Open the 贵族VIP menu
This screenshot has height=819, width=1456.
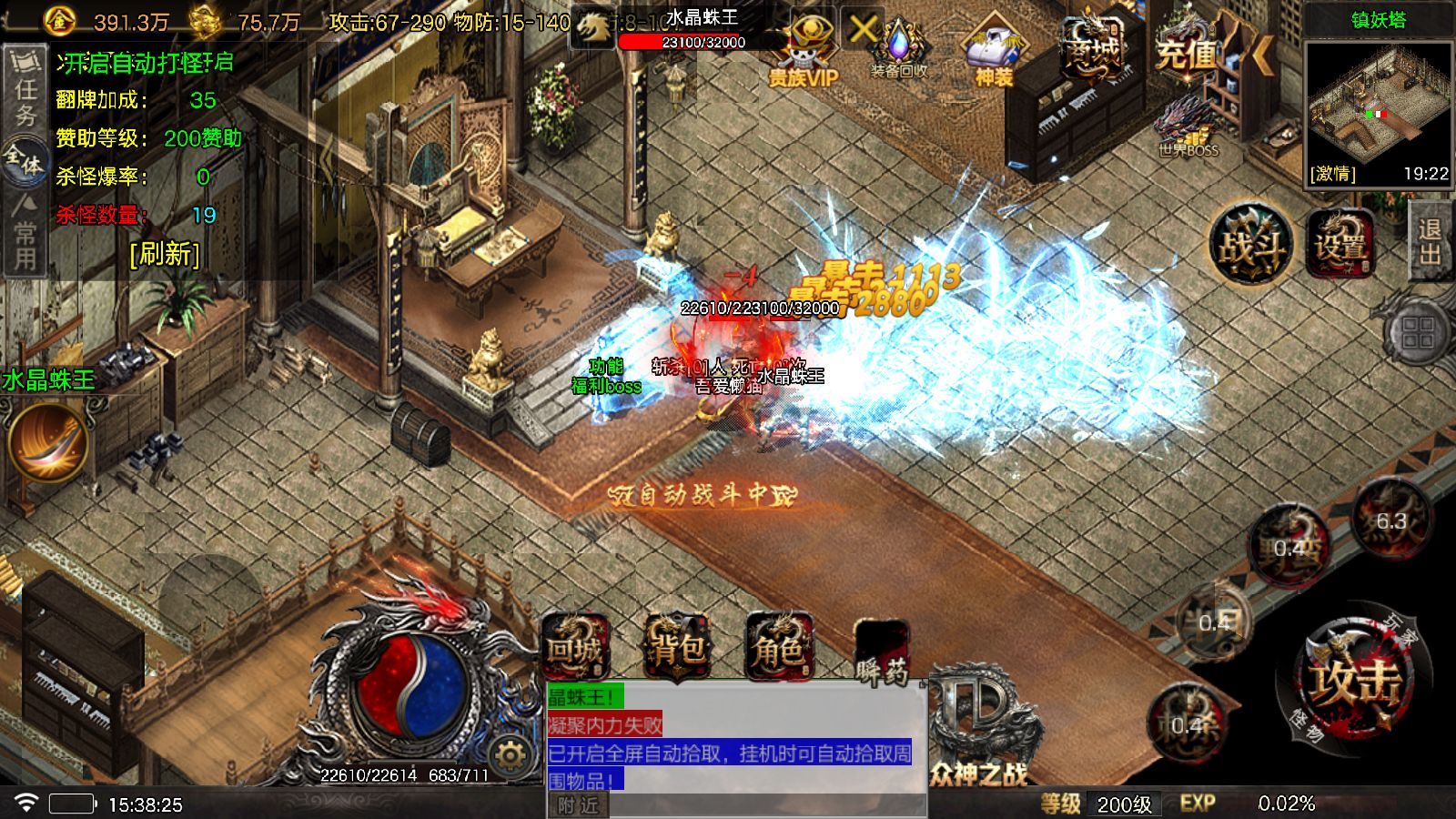[x=804, y=53]
